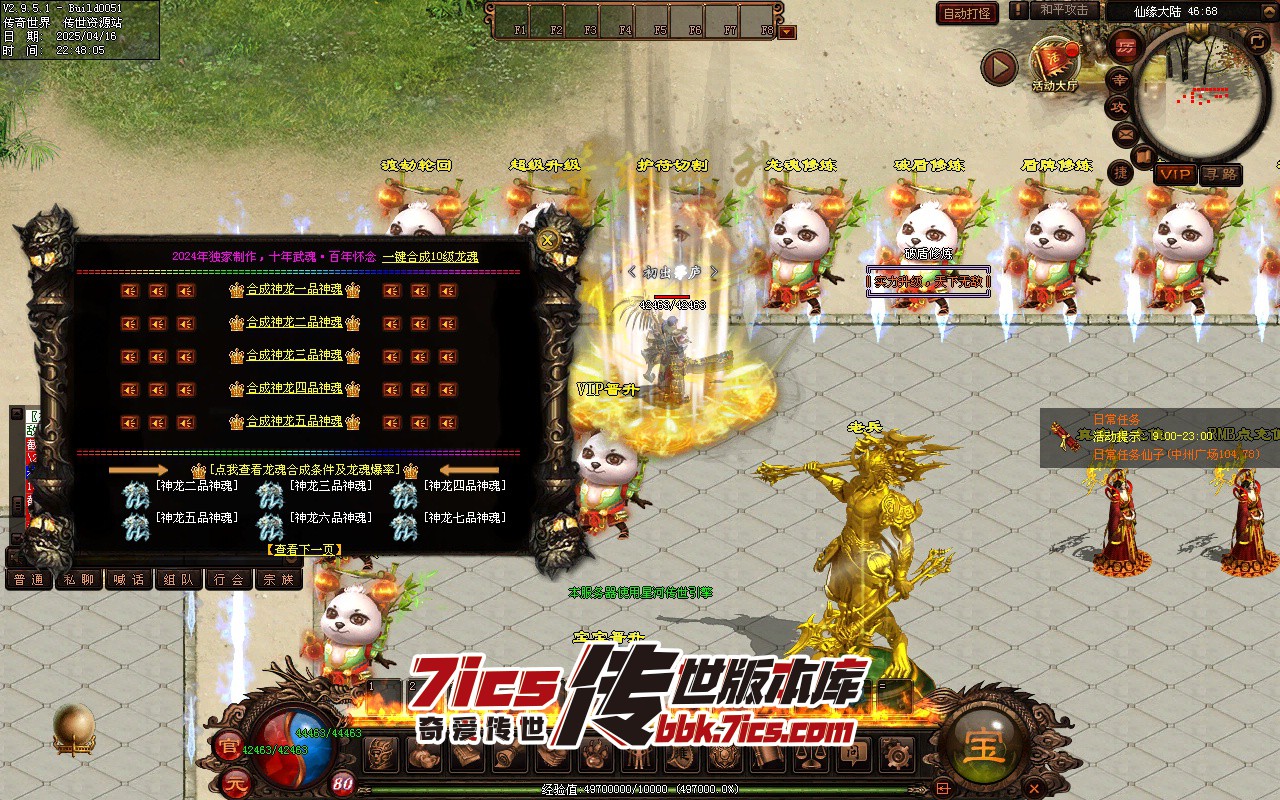The image size is (1280, 800).
Task: Switch chat to 私聊 channel
Action: click(78, 579)
